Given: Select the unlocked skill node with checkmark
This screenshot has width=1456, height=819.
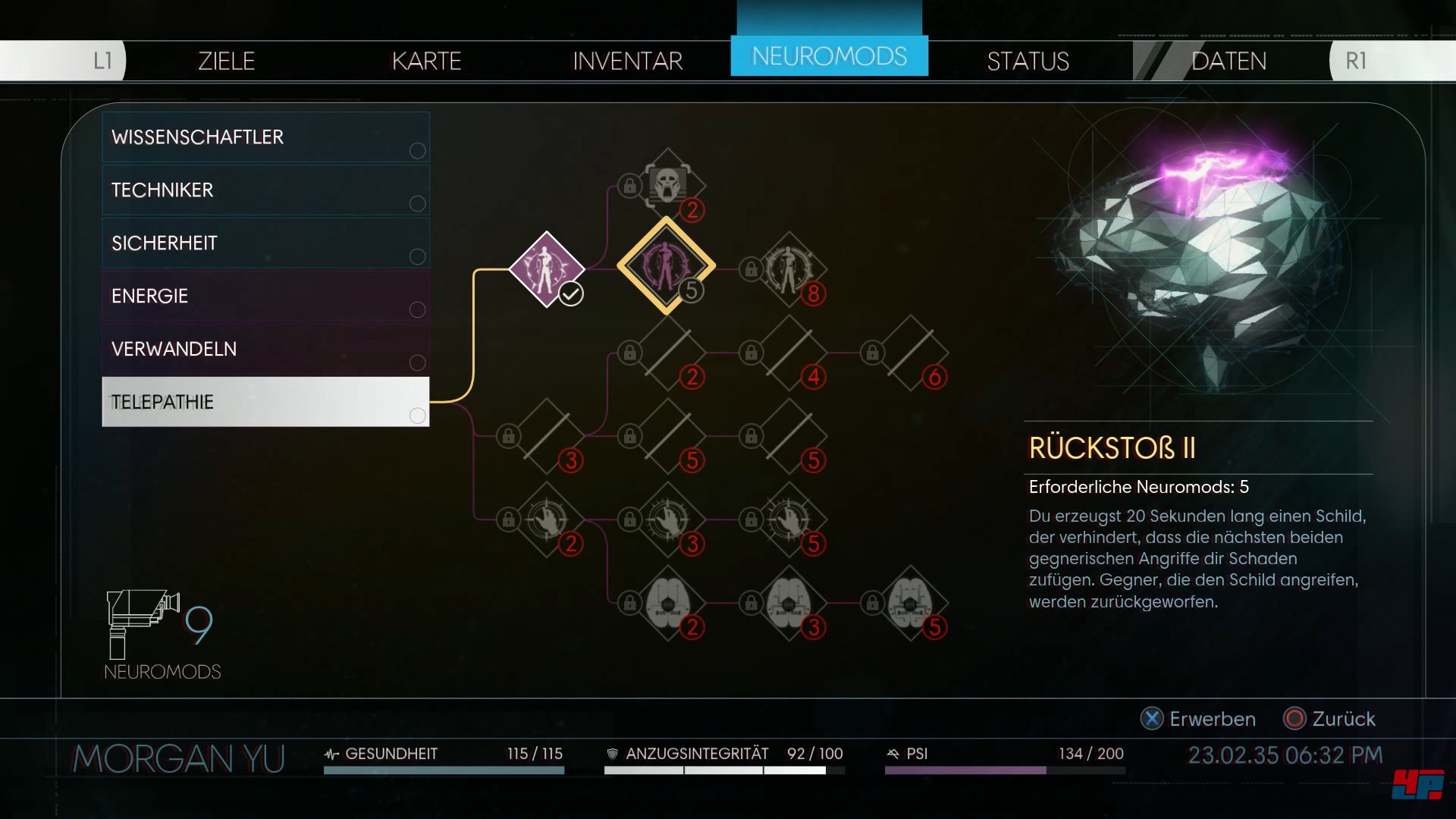Looking at the screenshot, I should (x=546, y=269).
